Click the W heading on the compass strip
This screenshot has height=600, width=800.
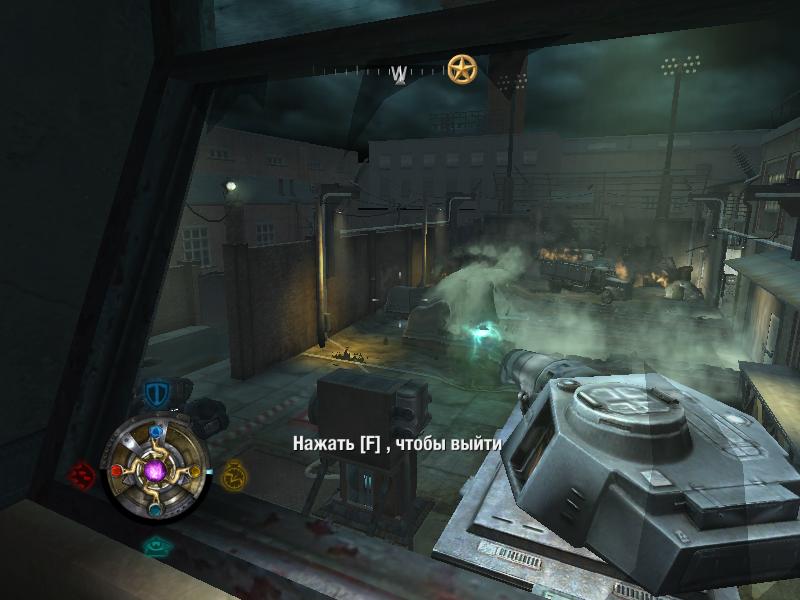tap(400, 73)
